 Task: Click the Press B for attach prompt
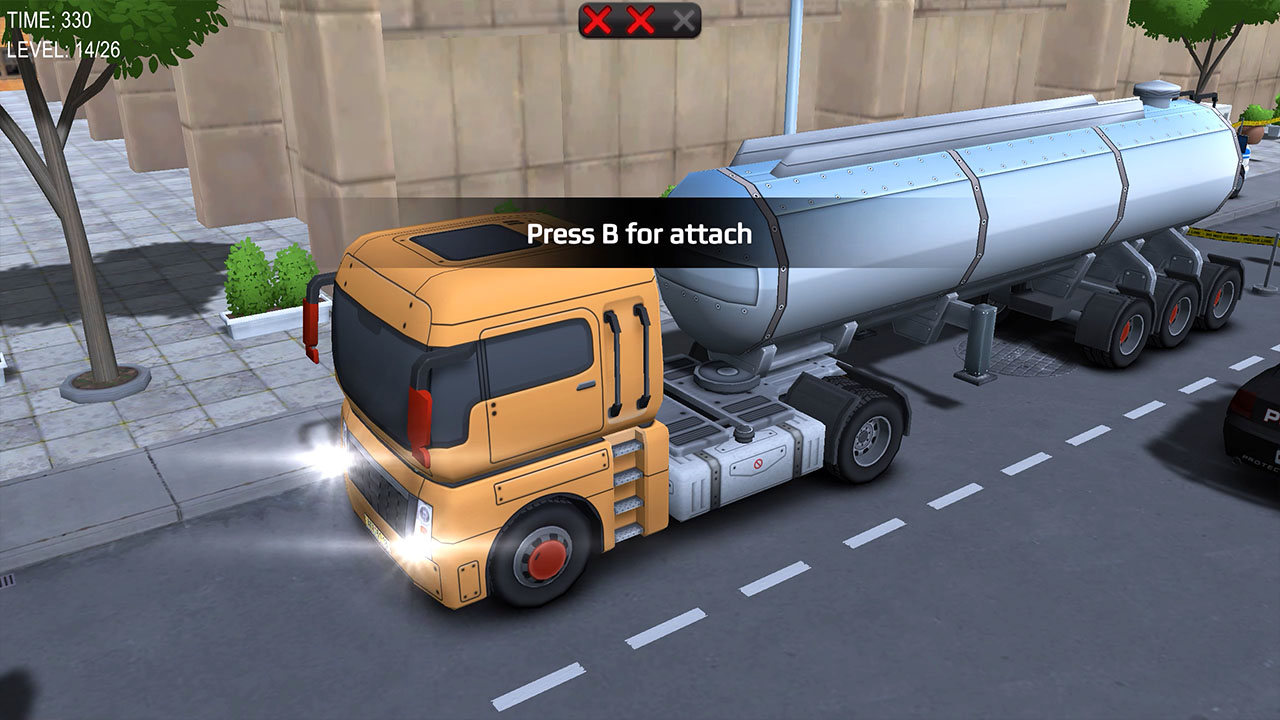pyautogui.click(x=640, y=232)
